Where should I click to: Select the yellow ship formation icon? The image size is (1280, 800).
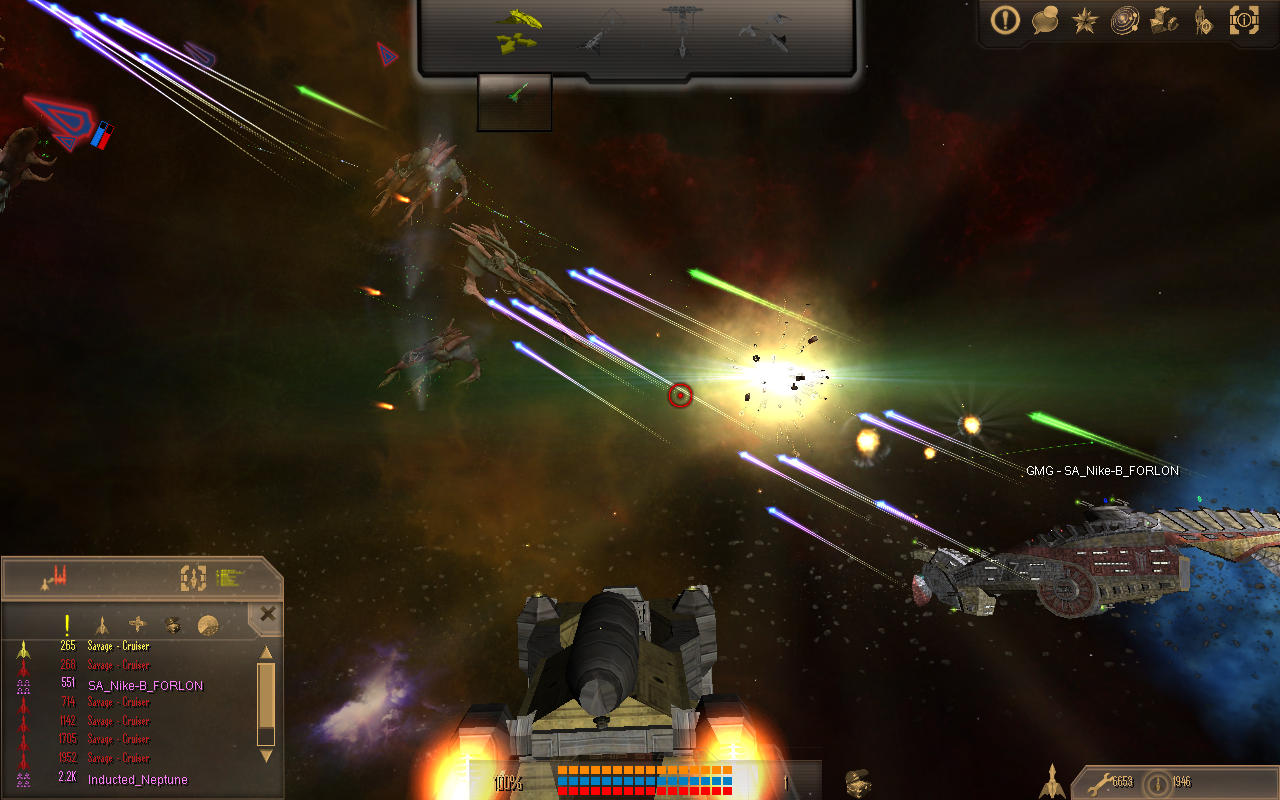pyautogui.click(x=518, y=30)
